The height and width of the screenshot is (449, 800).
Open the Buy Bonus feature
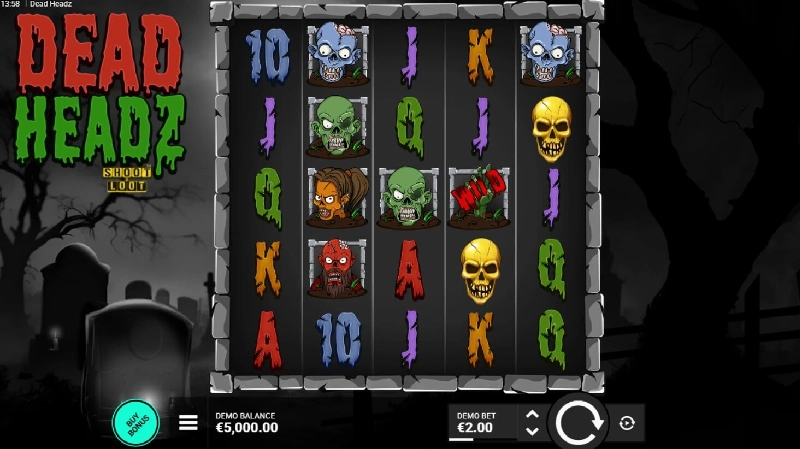[136, 422]
